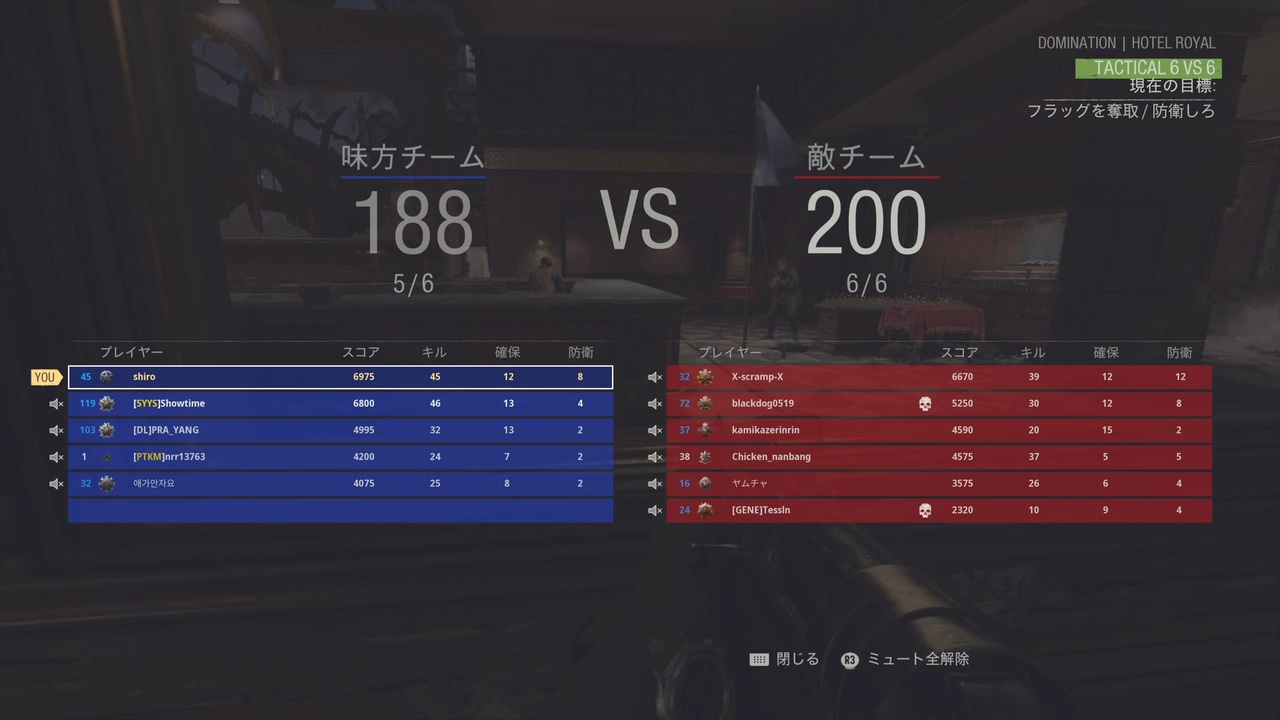
Task: Click the 防衛 column header on enemy side
Action: [x=1179, y=352]
